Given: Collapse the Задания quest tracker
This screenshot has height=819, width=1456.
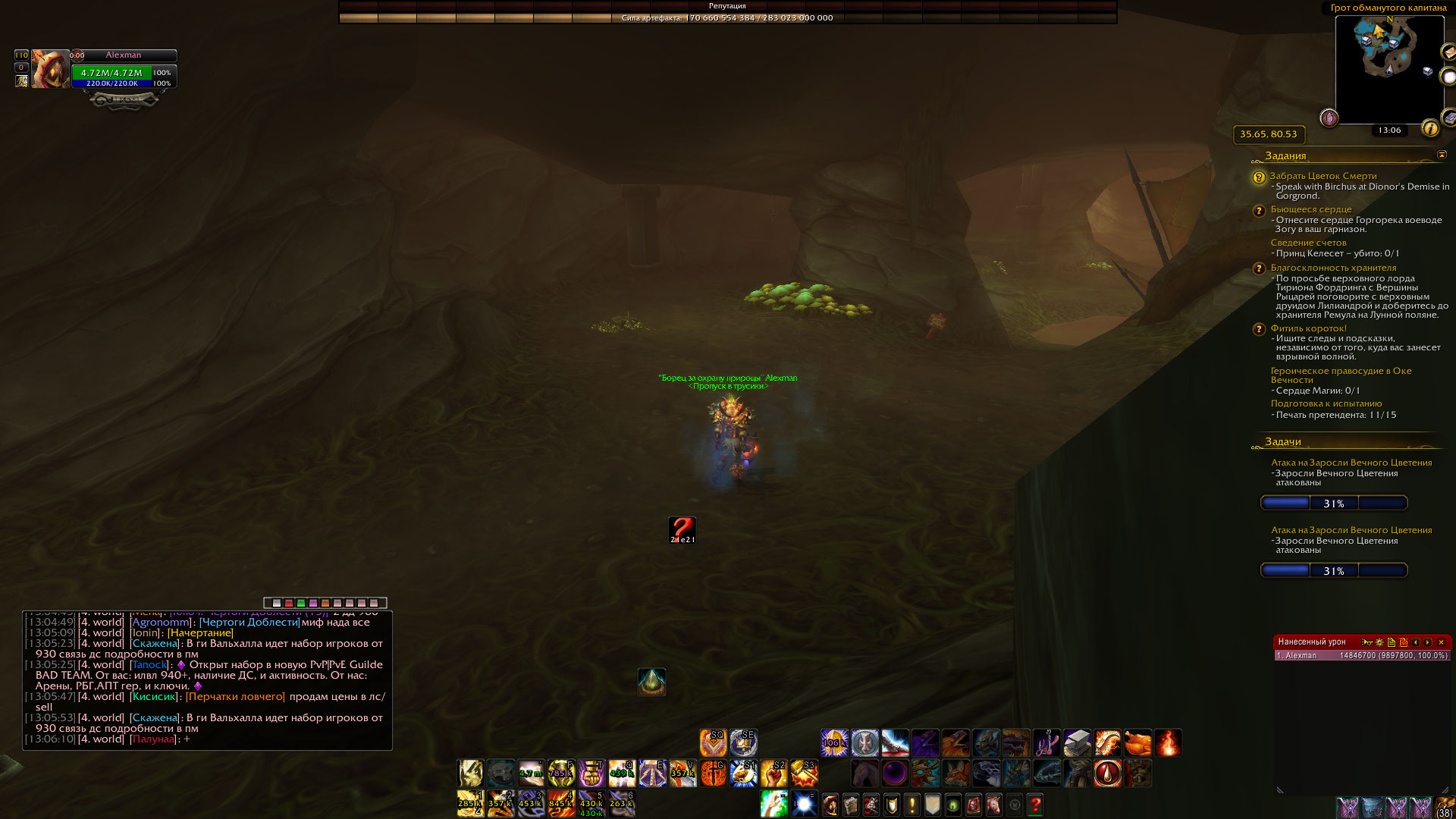Looking at the screenshot, I should coord(1442,155).
